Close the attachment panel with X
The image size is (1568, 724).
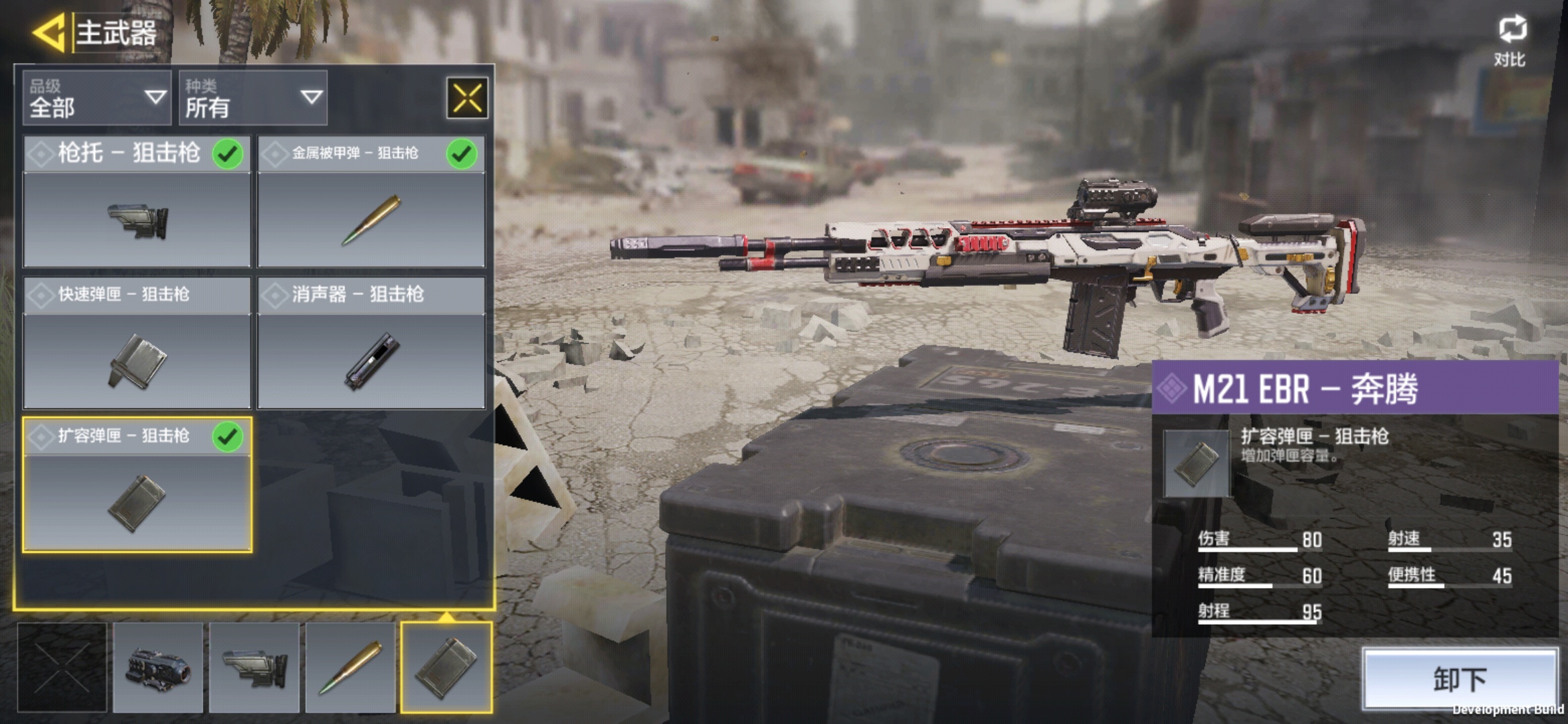467,98
